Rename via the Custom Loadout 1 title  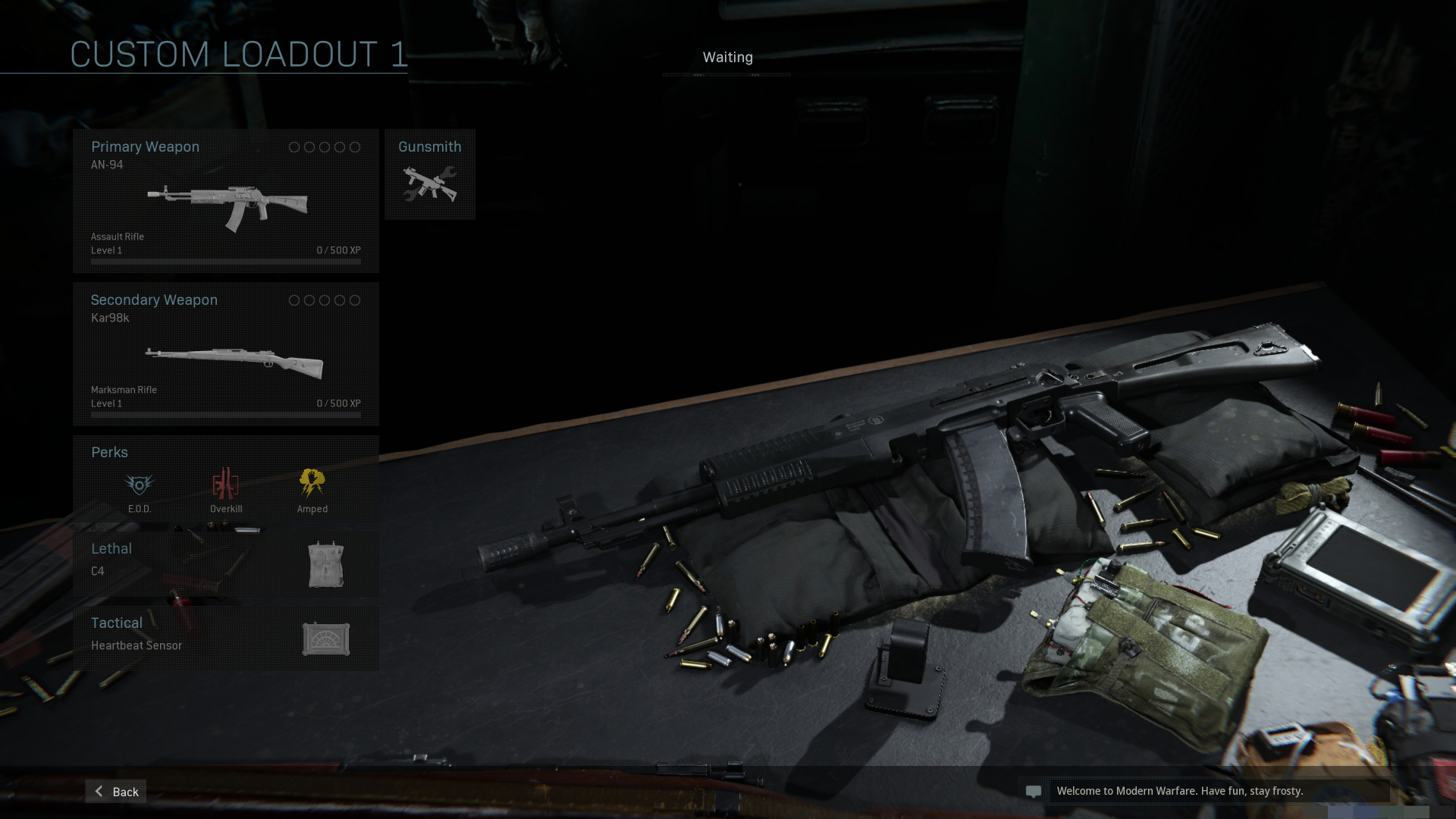238,55
